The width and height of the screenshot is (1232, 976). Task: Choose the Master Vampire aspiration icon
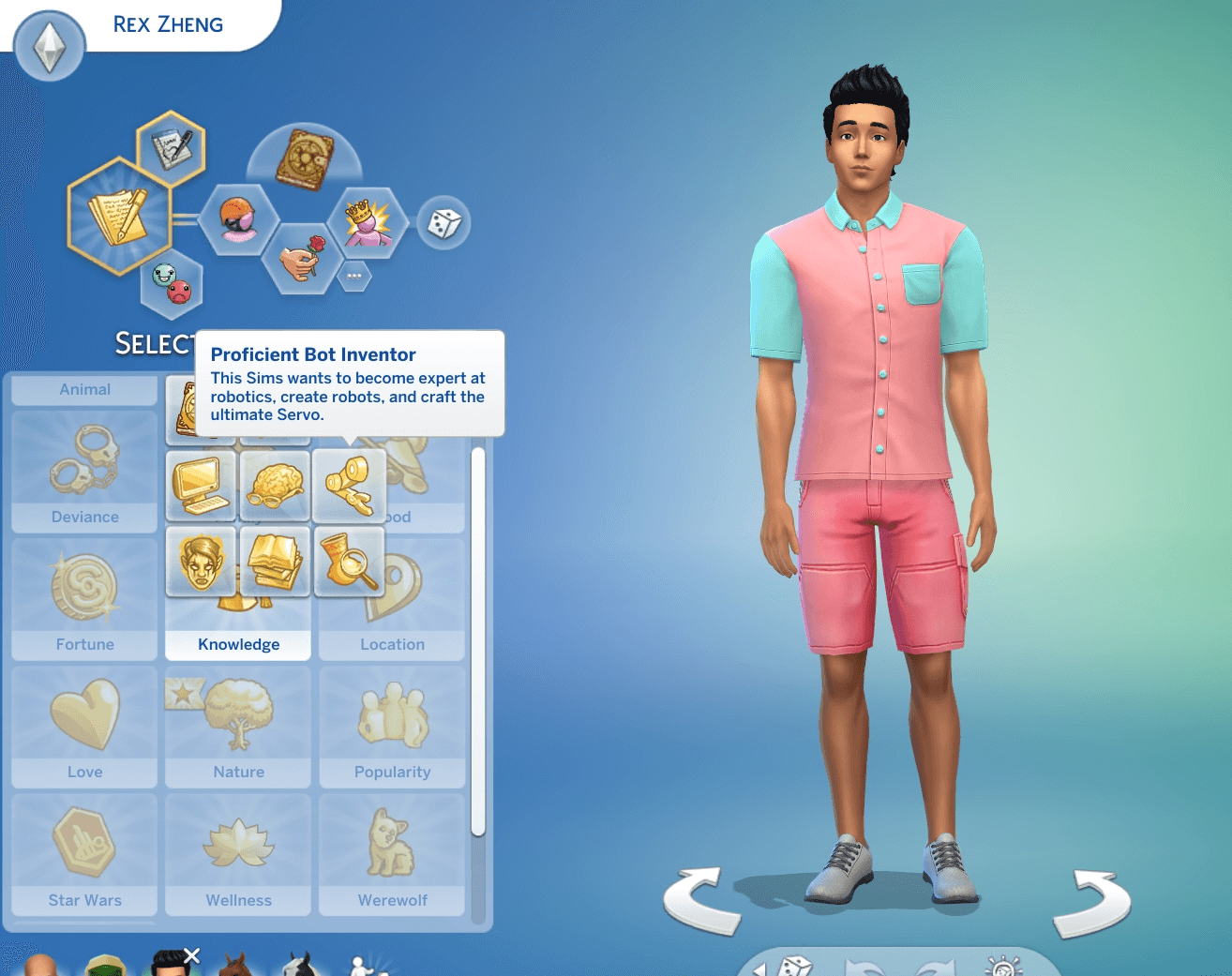pyautogui.click(x=201, y=561)
